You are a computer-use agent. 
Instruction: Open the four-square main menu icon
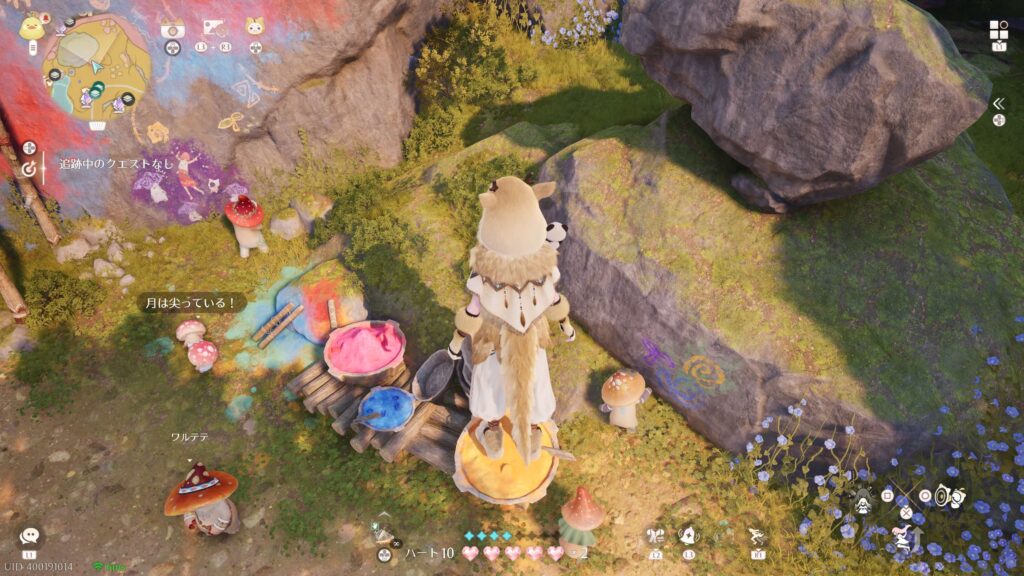pos(999,29)
